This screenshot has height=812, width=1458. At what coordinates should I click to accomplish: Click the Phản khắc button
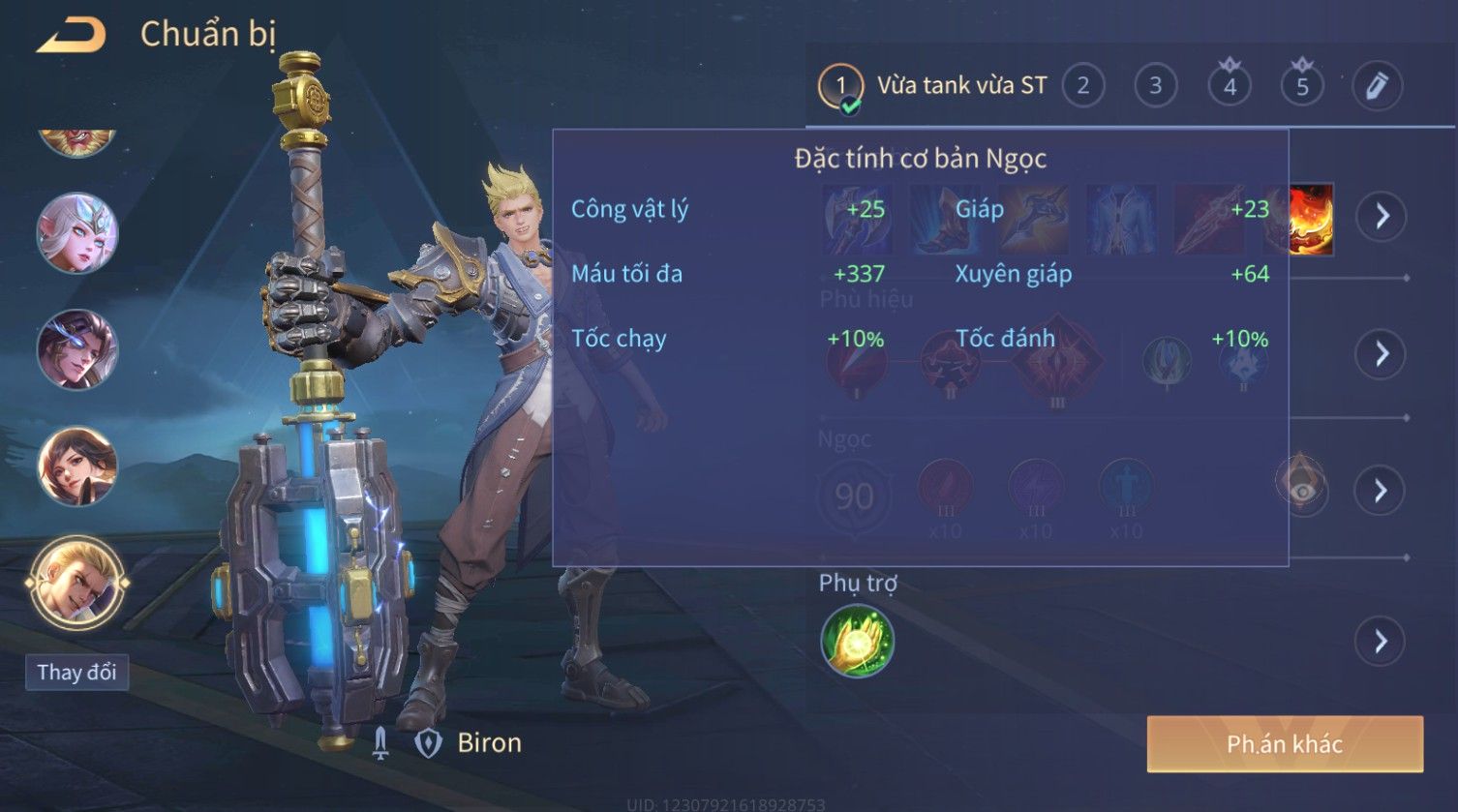pos(1285,743)
